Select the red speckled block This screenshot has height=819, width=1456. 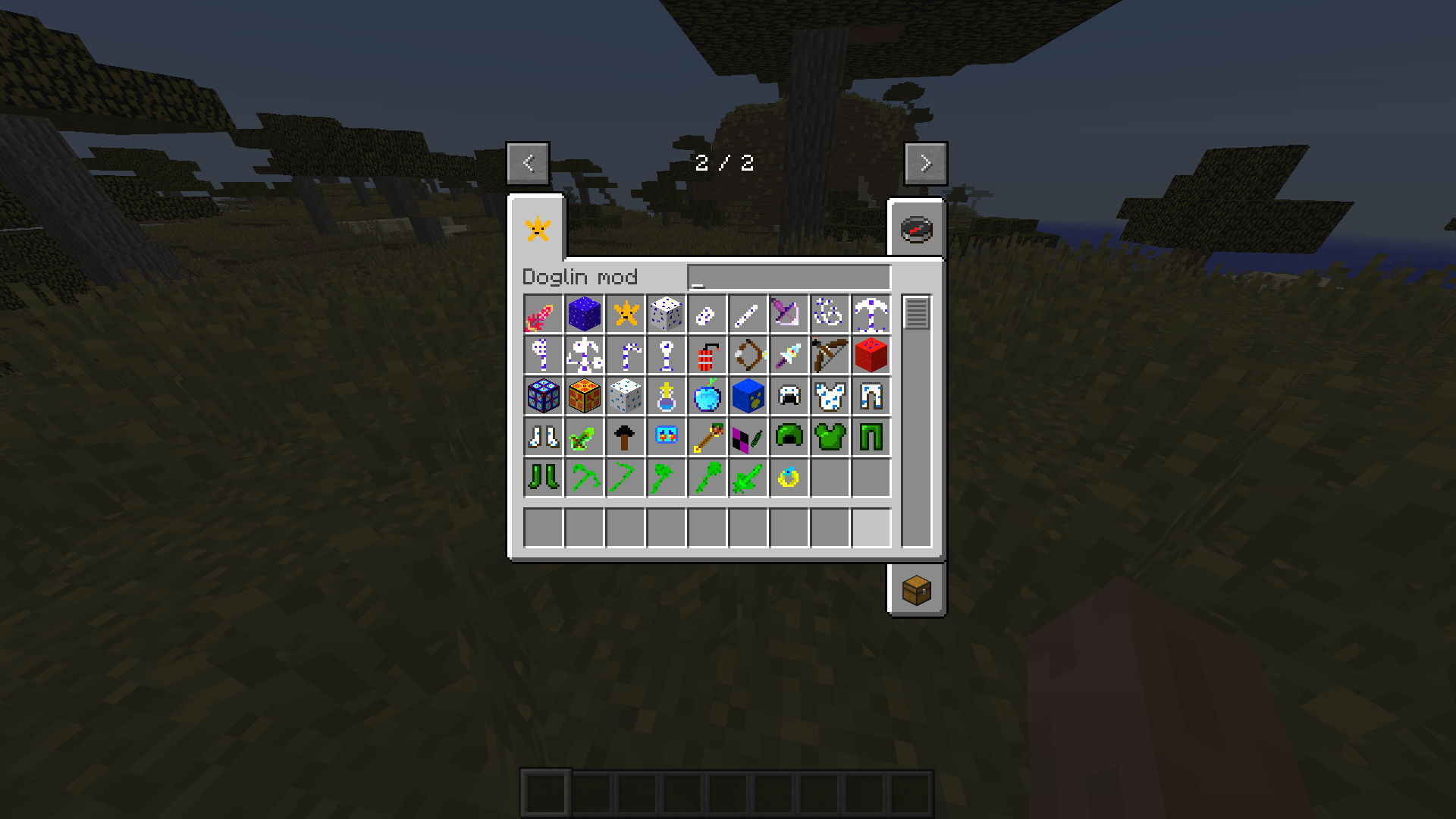pos(871,355)
